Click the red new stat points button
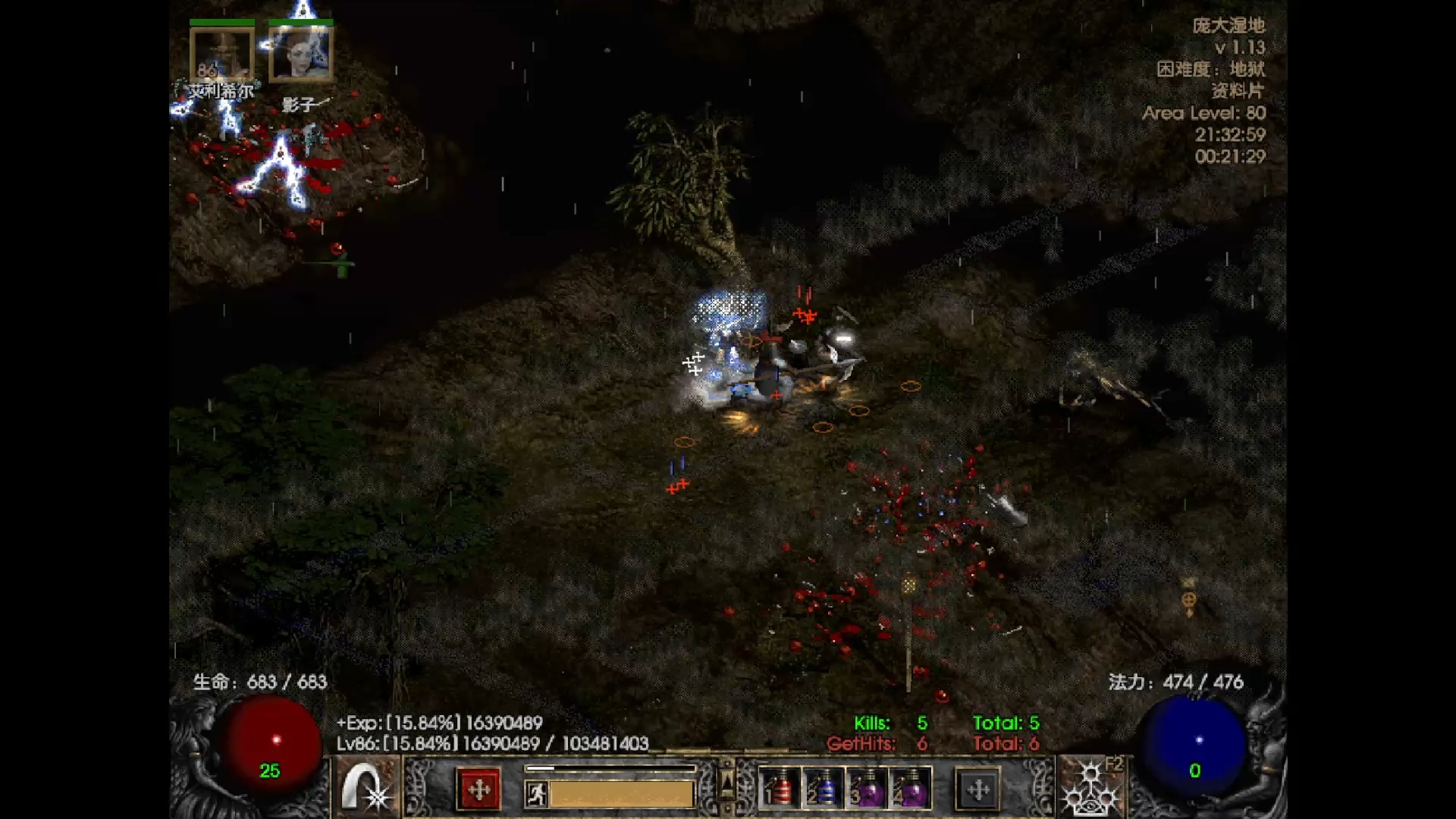This screenshot has width=1456, height=819. [479, 789]
